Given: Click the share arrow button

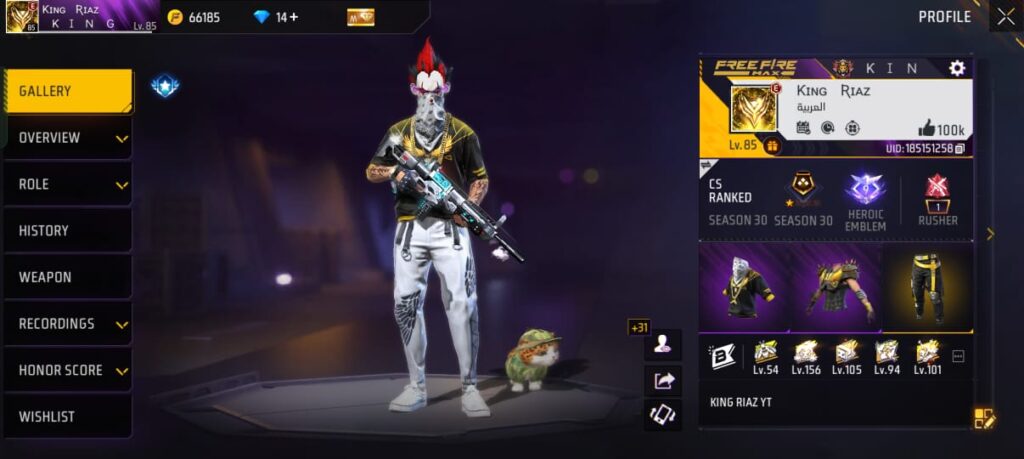Looking at the screenshot, I should pyautogui.click(x=663, y=380).
